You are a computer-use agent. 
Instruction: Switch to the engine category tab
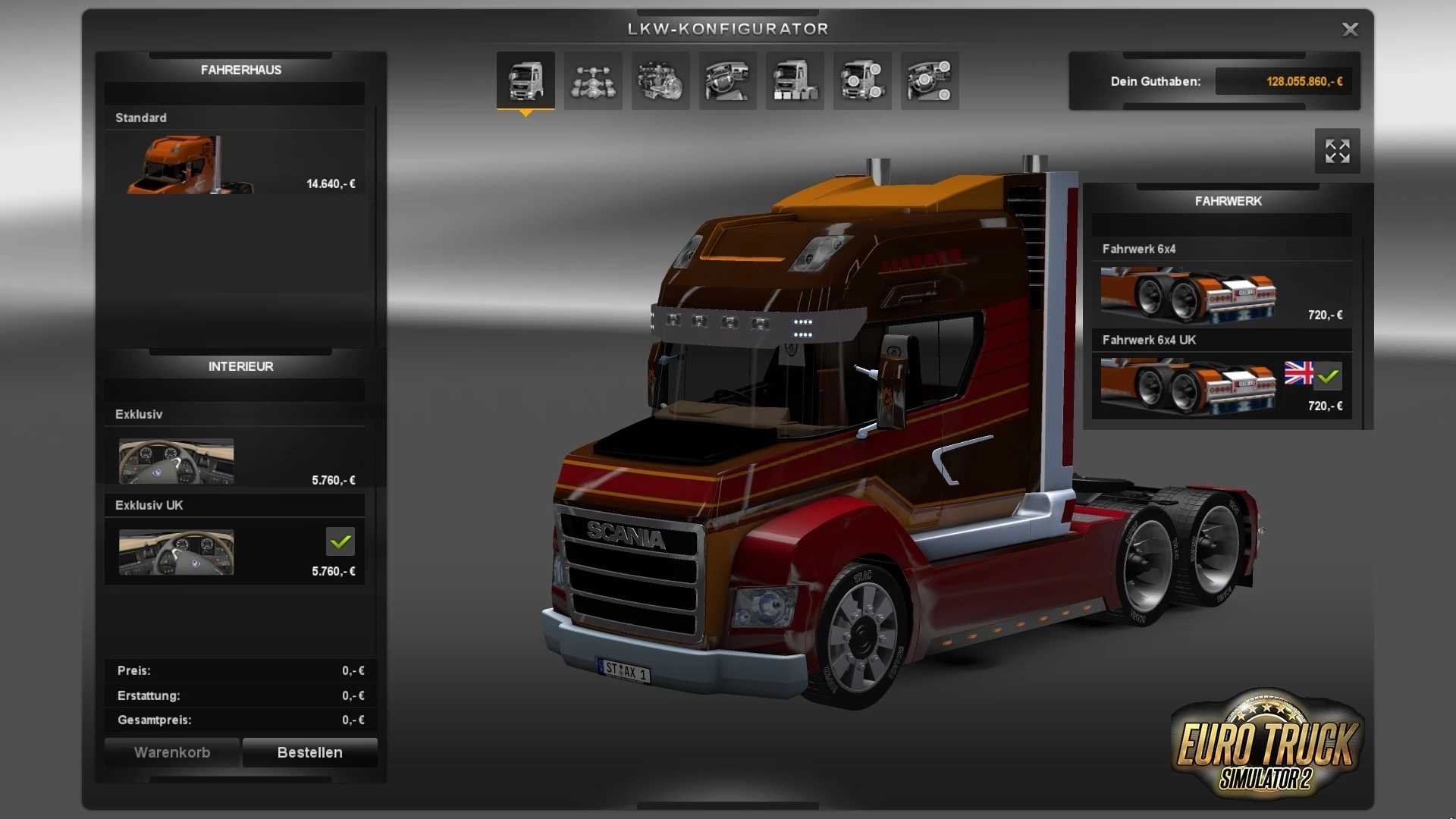tap(661, 81)
